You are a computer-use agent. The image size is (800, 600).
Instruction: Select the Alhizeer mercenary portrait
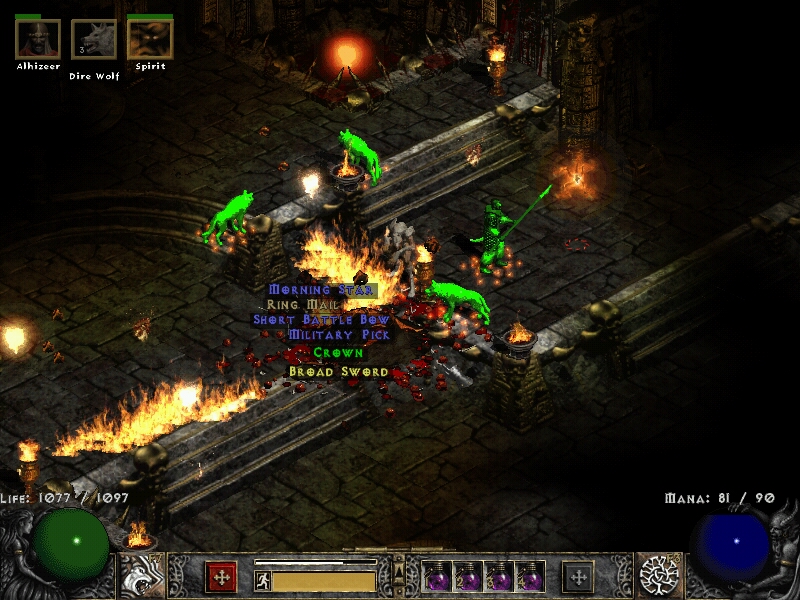click(38, 40)
